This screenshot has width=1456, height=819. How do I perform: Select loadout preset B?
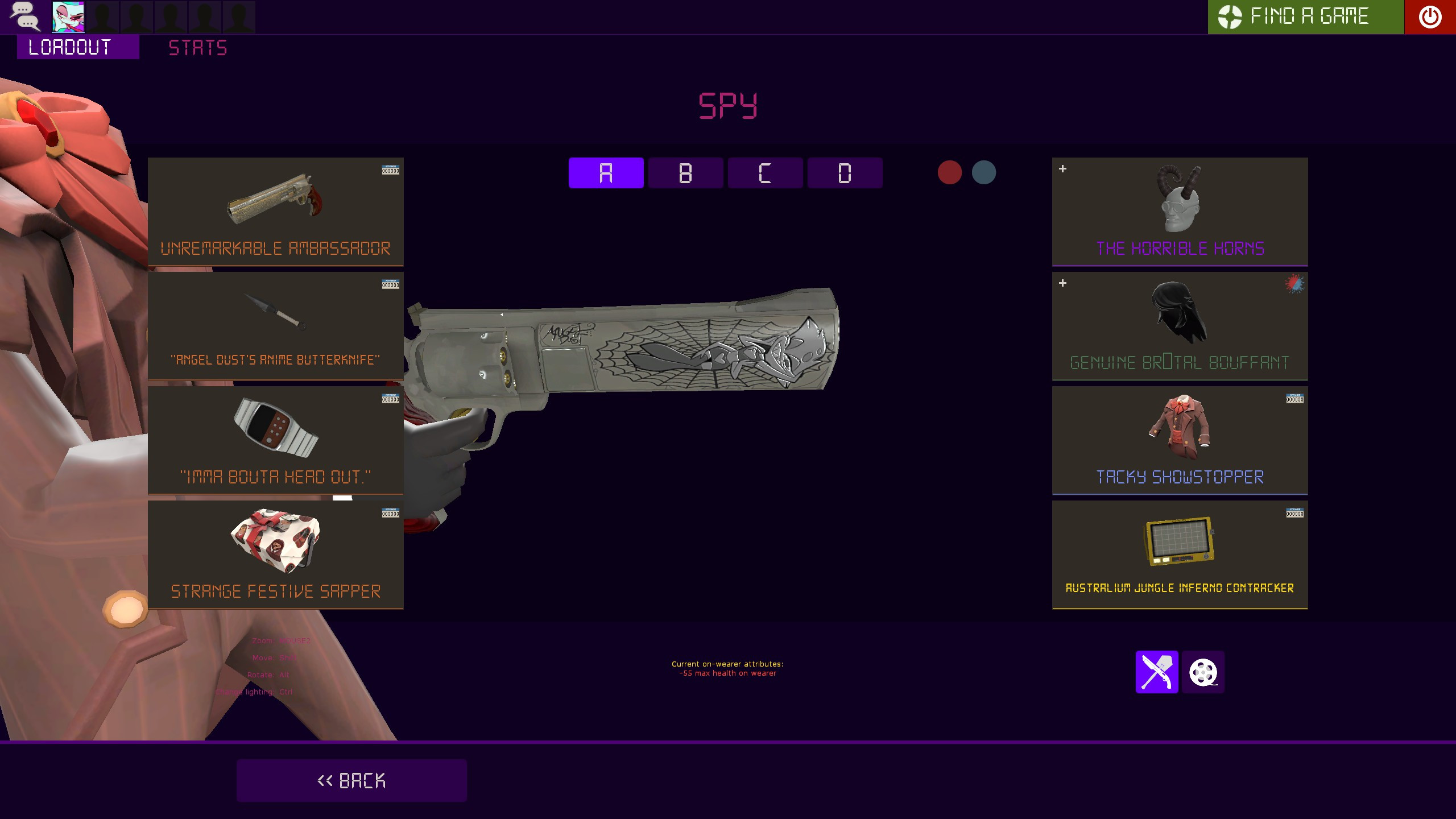[686, 173]
